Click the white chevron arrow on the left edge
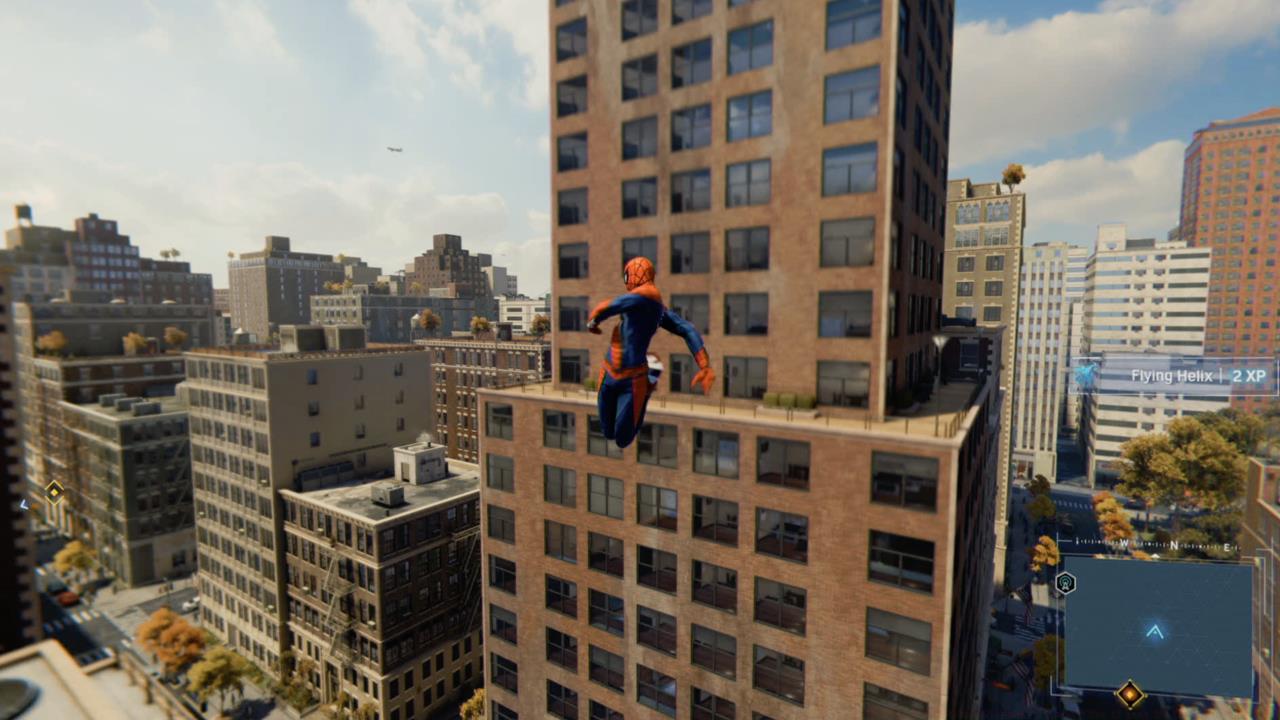Screen dimensions: 1280x720 [x=24, y=505]
